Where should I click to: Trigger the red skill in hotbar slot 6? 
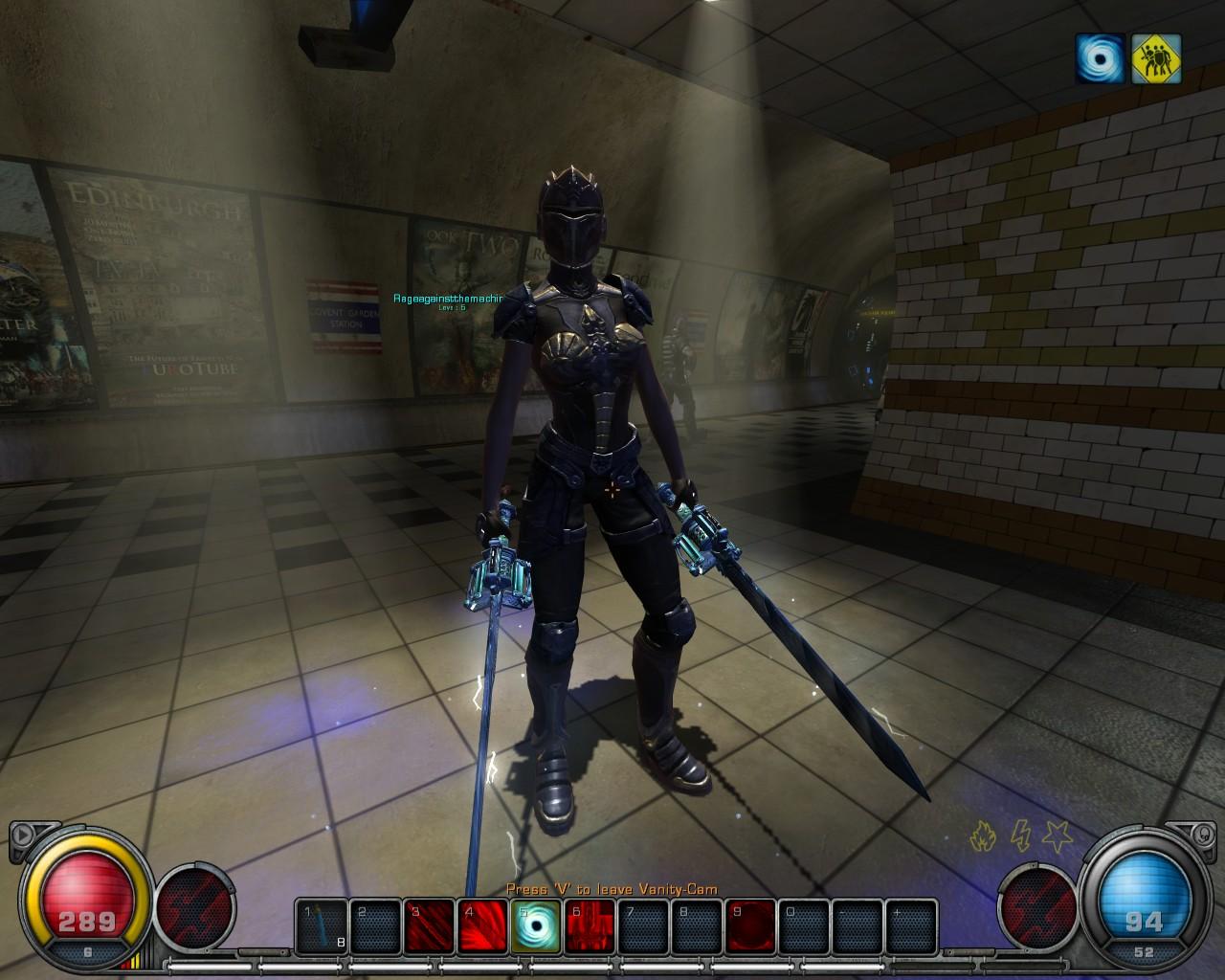coord(589,926)
